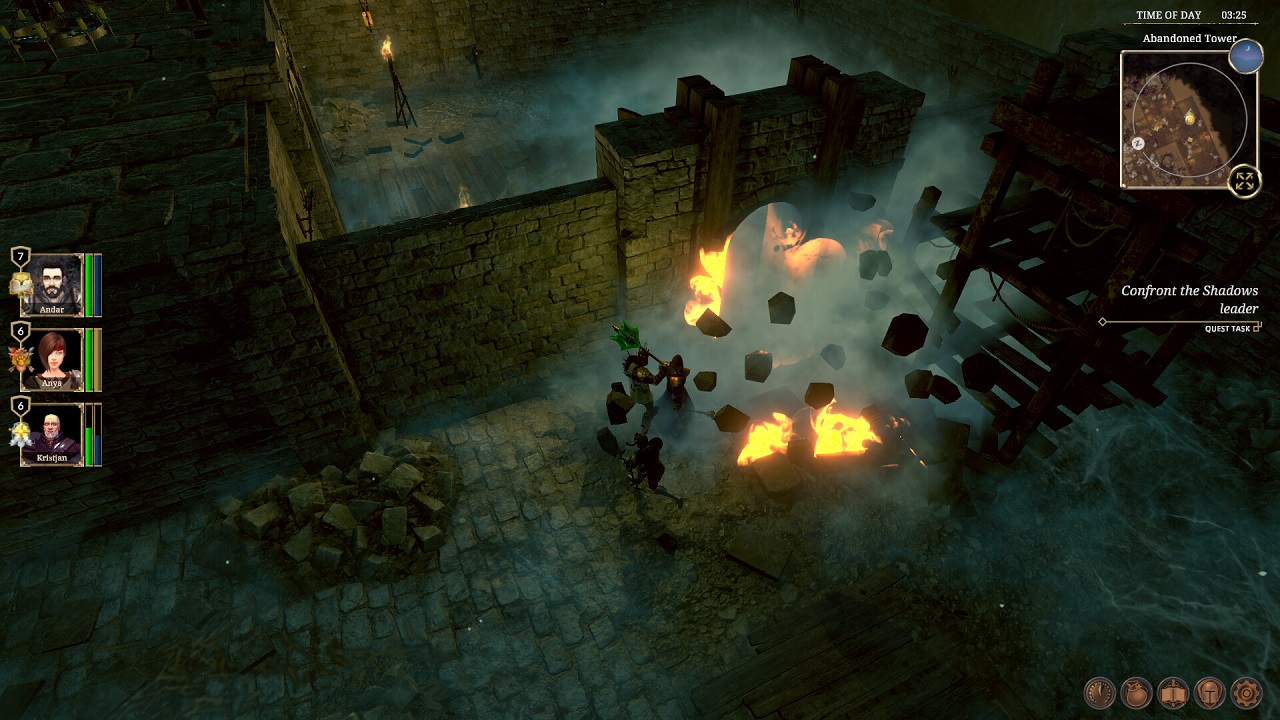This screenshot has height=720, width=1280.
Task: Open the helmet character sheet icon
Action: coord(1210,693)
